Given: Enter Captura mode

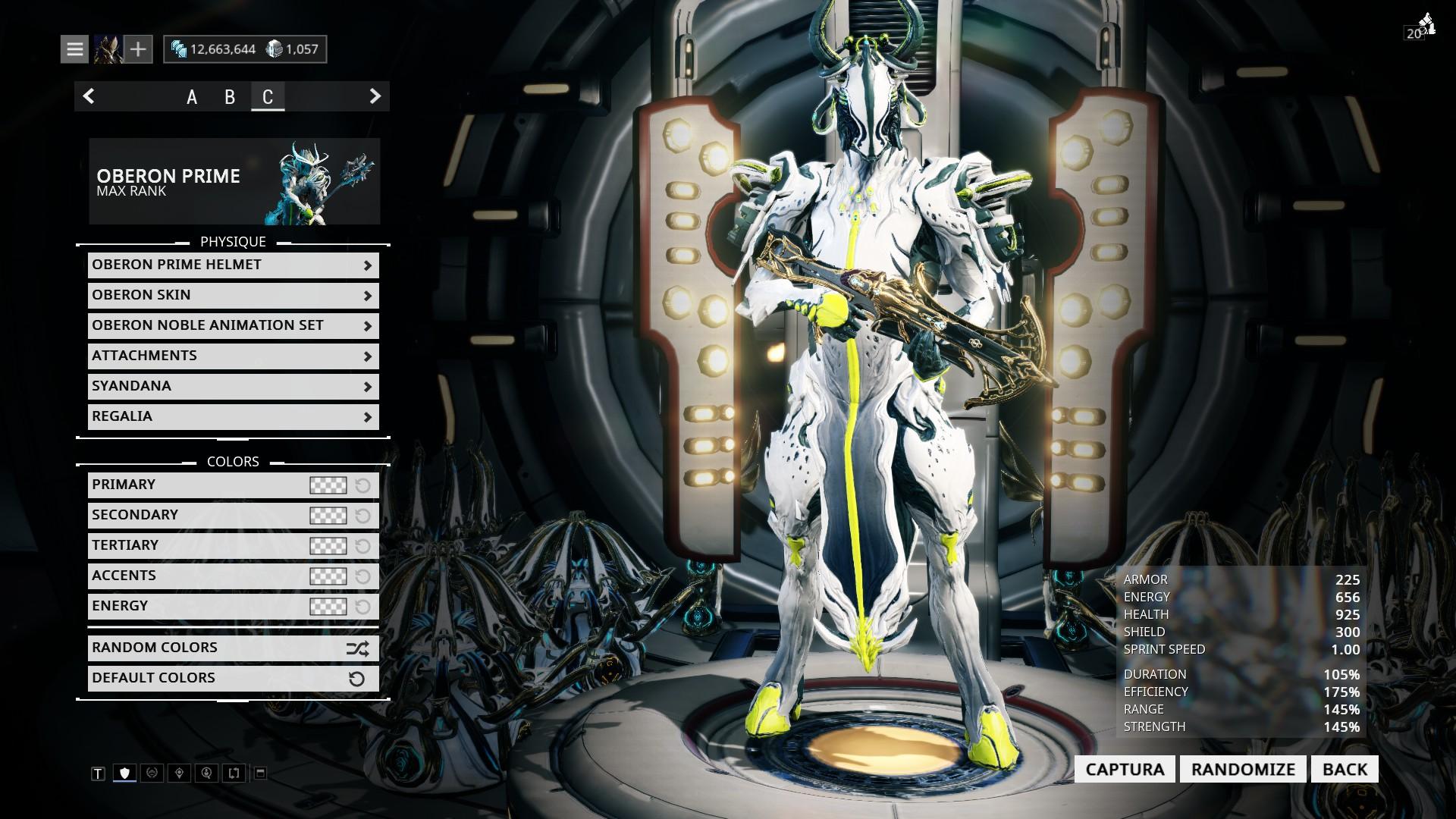Looking at the screenshot, I should (1125, 769).
